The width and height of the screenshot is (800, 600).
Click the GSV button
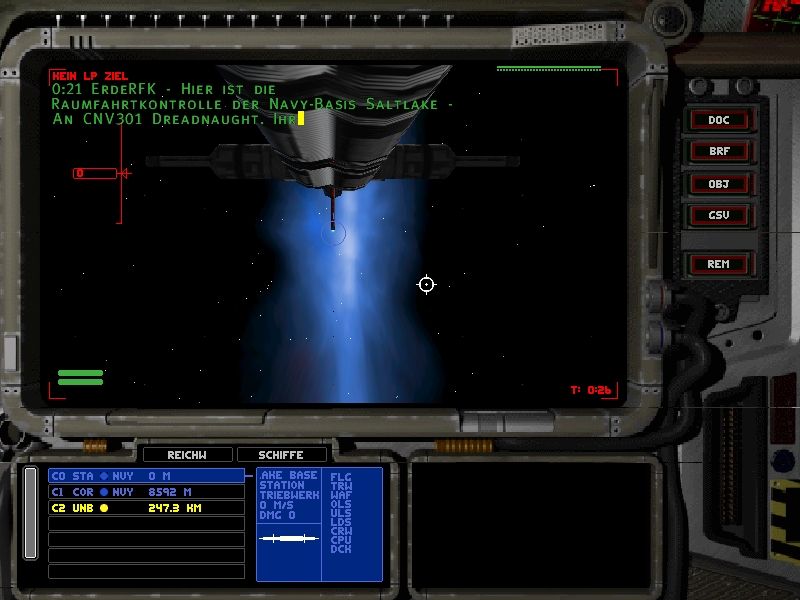[718, 215]
